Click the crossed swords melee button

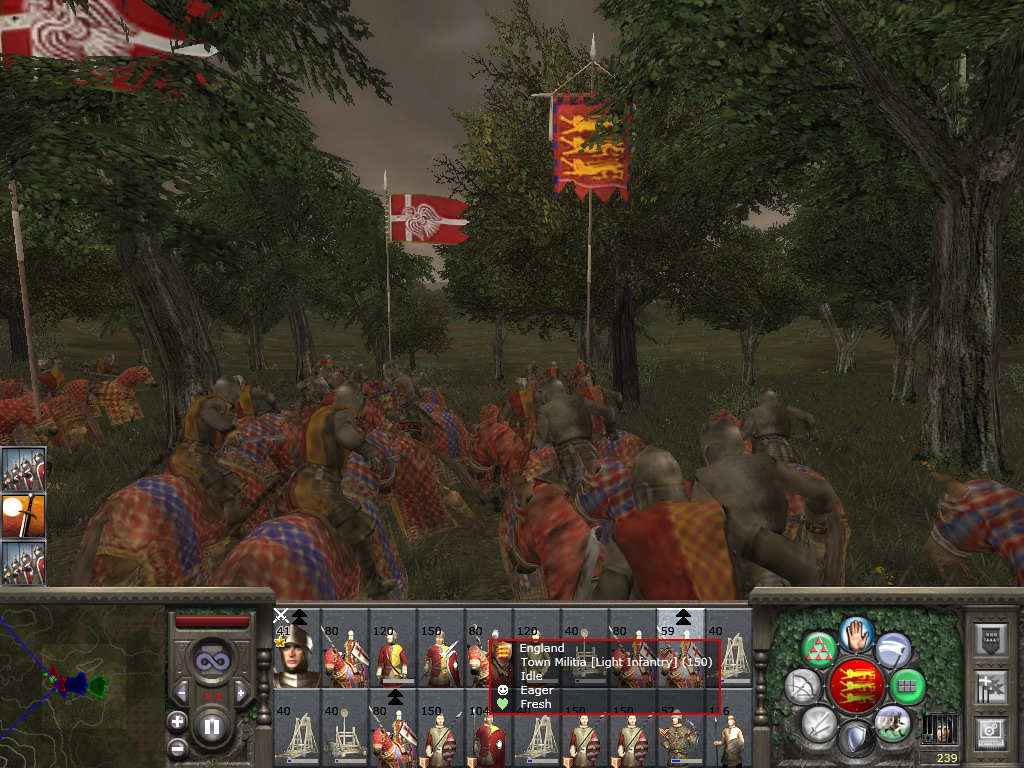pos(819,722)
